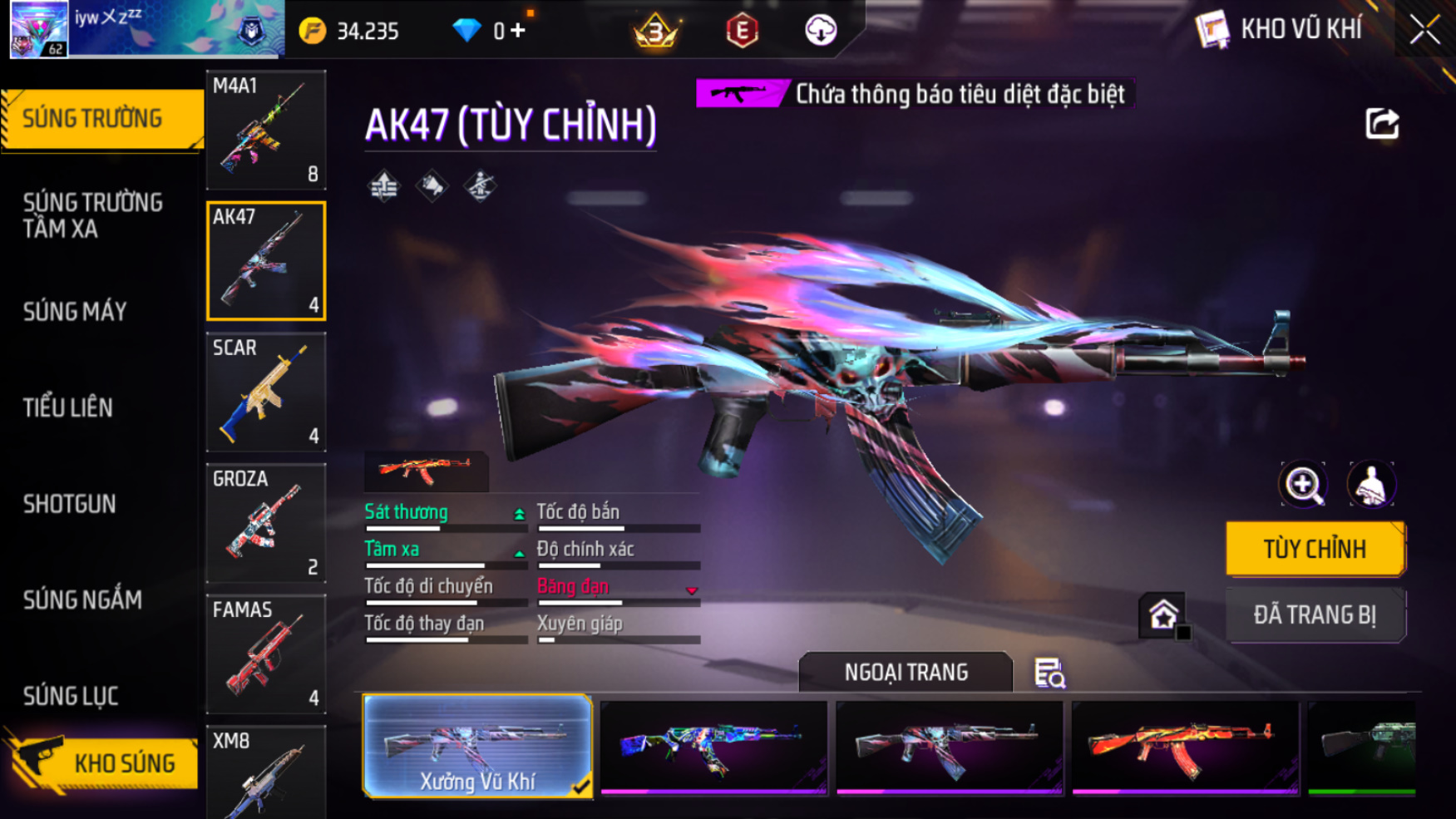
Task: Select the M4A1 weapon tile
Action: coord(265,130)
